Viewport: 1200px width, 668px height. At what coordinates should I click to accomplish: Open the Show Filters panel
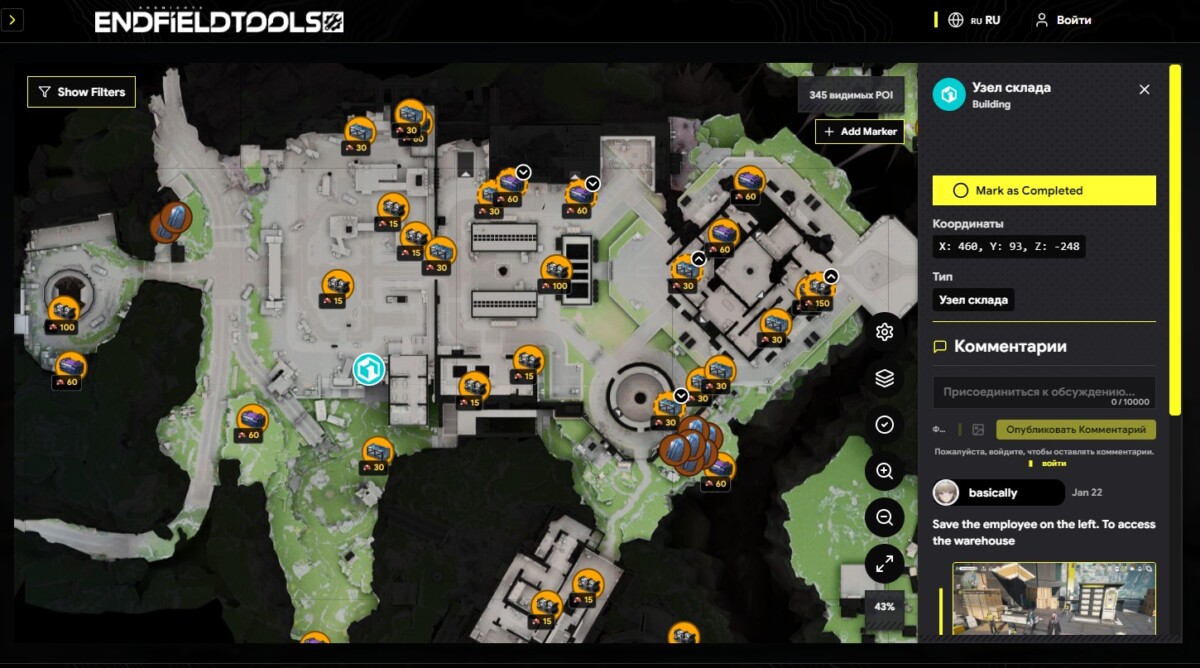(x=82, y=92)
